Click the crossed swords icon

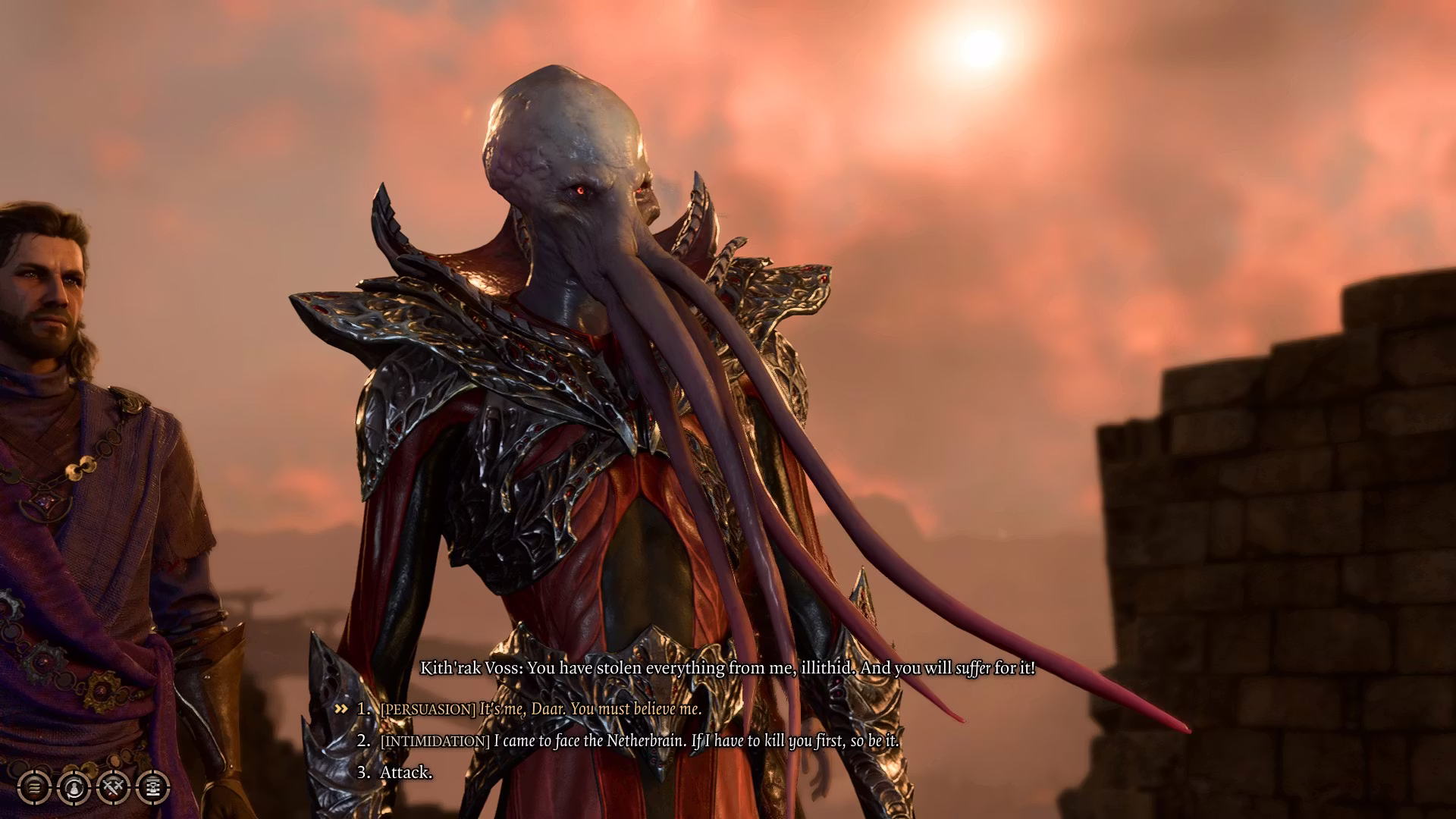click(114, 788)
